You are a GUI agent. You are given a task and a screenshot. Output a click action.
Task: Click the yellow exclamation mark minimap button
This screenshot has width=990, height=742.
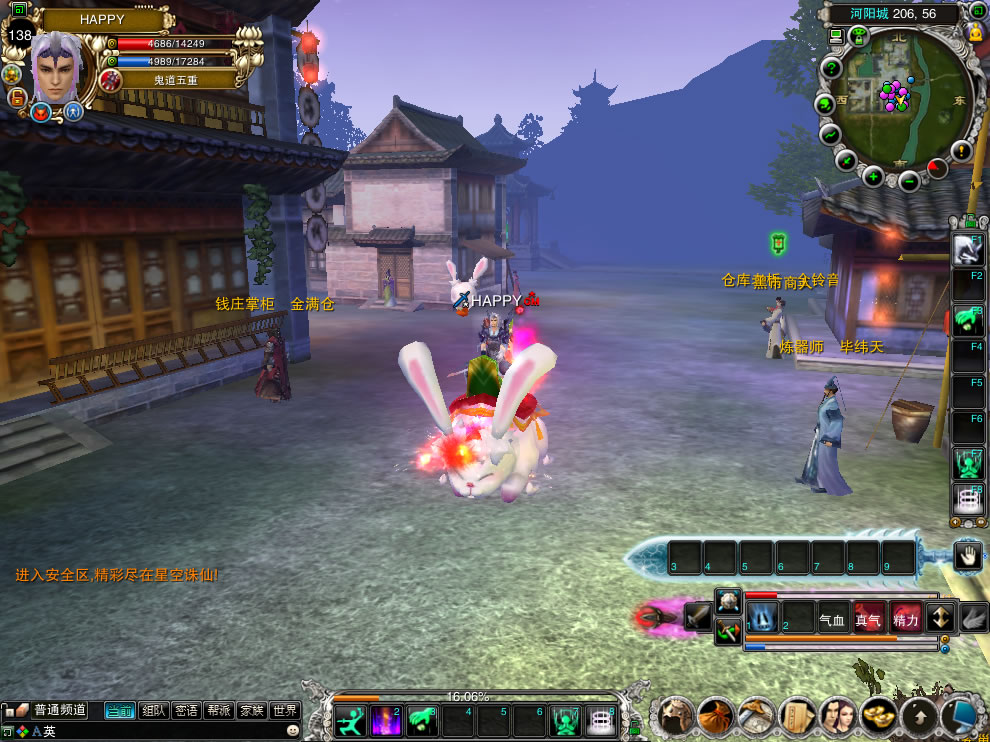coord(962,150)
